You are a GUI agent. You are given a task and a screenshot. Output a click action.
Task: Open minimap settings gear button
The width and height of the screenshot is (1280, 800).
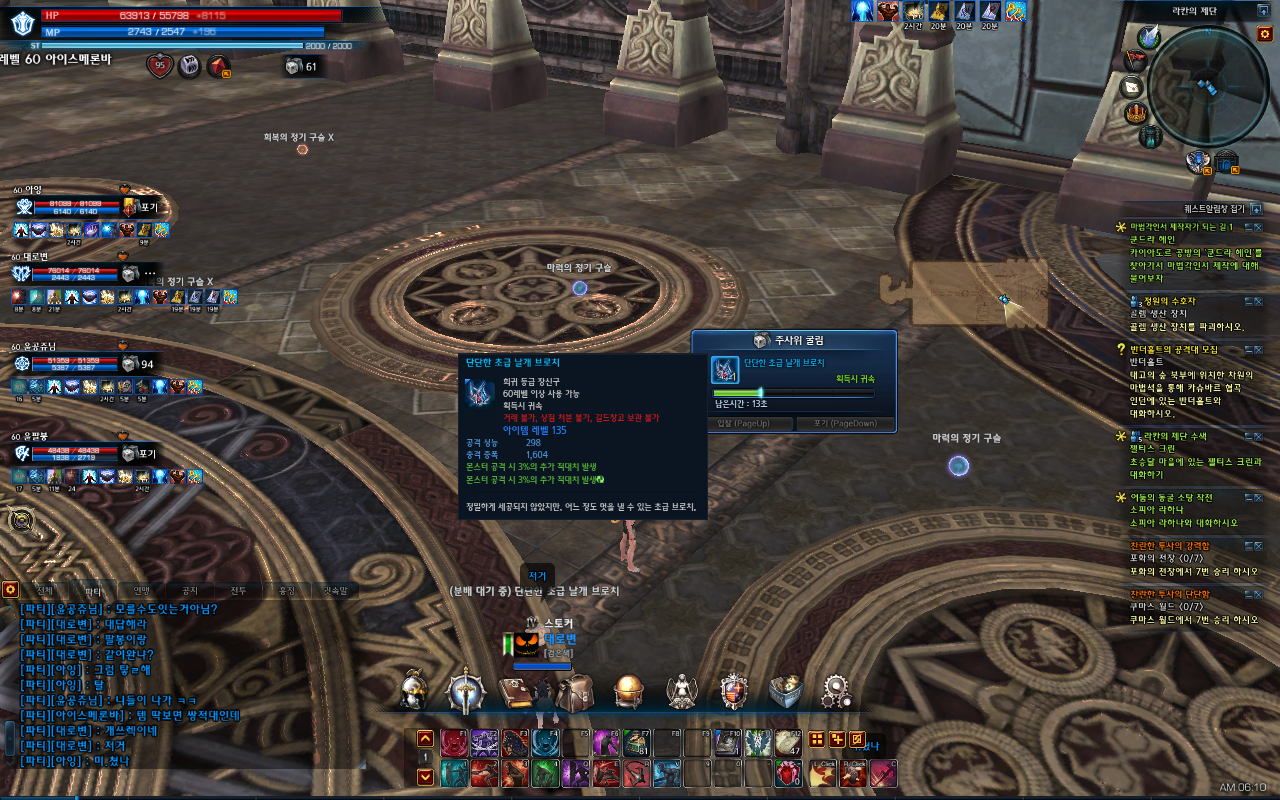pos(1264,35)
